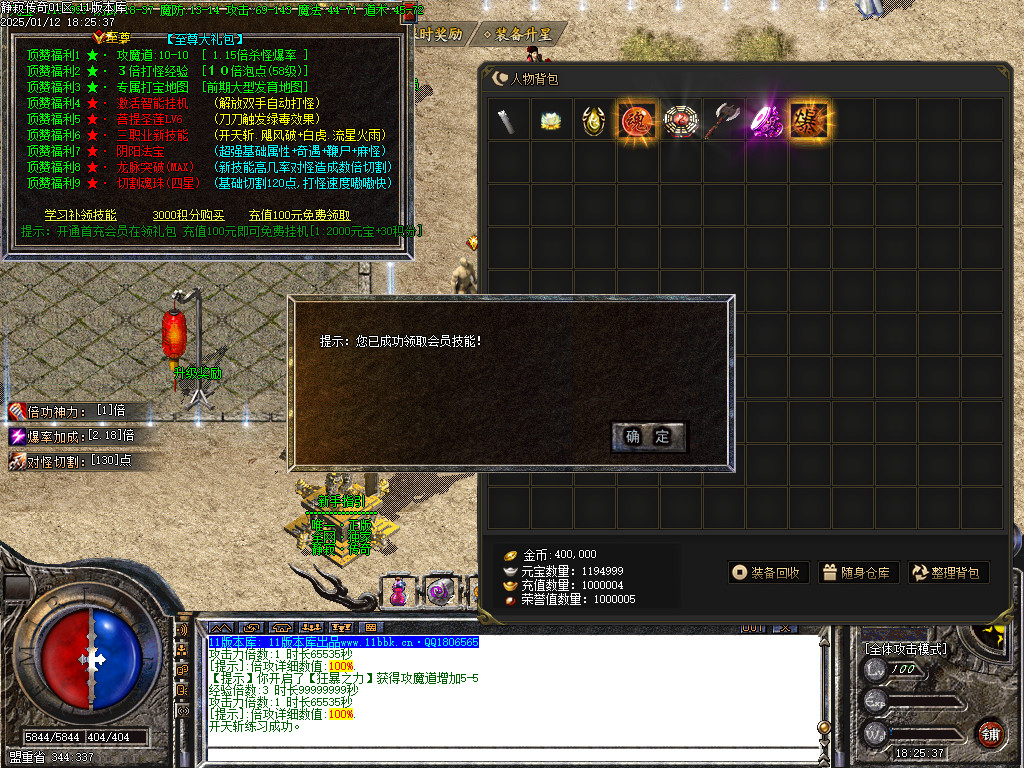This screenshot has height=768, width=1024.
Task: Click the 3000积分购买 purchase link
Action: point(188,215)
